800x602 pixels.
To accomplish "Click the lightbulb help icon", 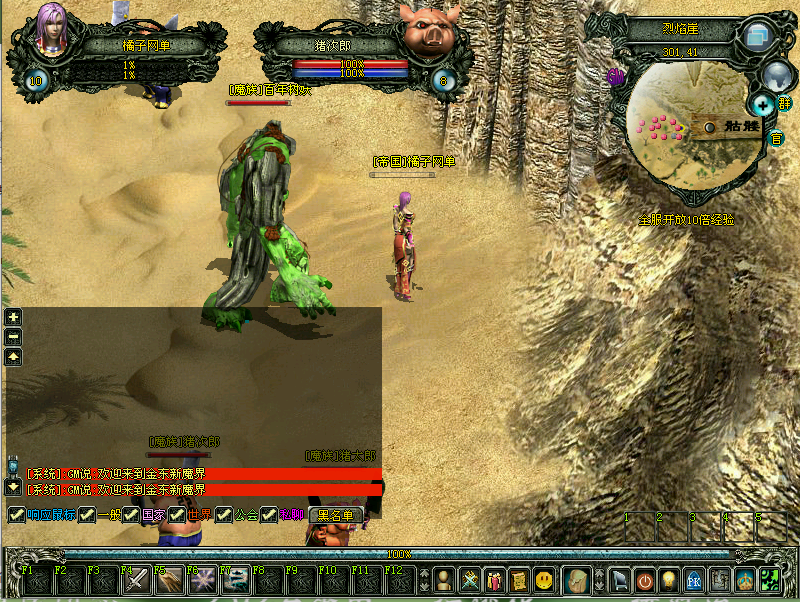I will coord(670,579).
